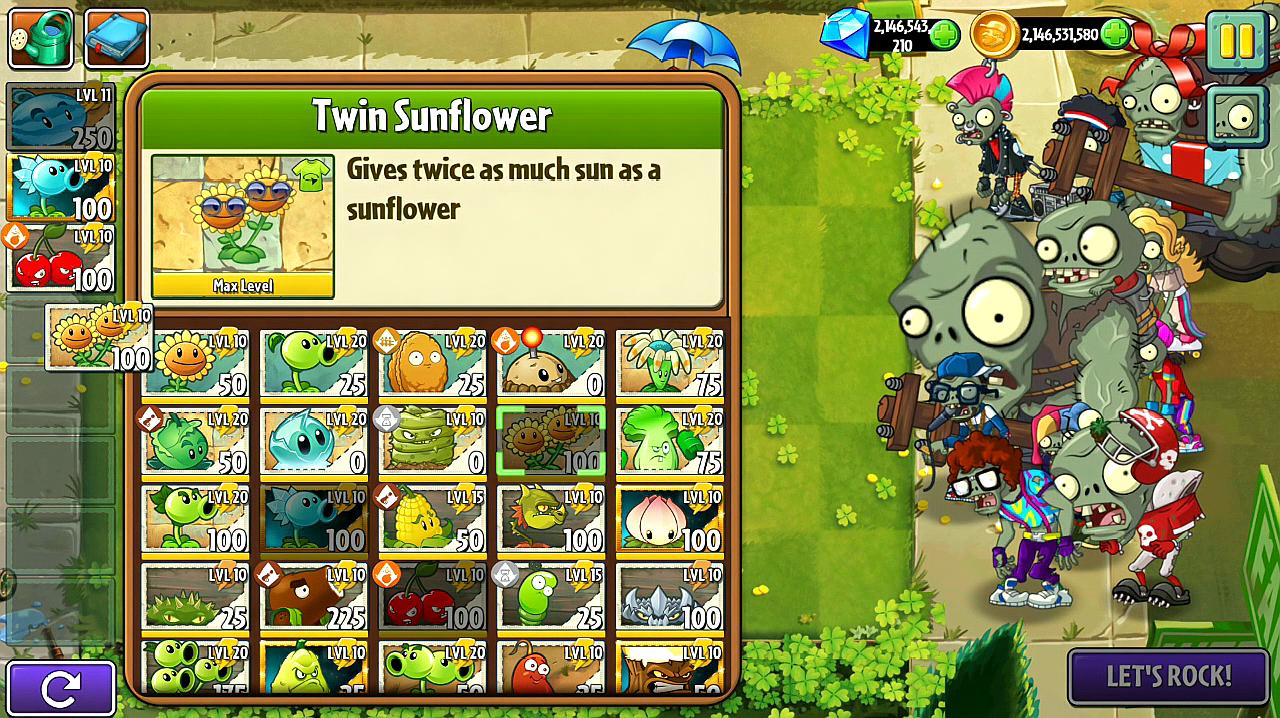Start the level with Let's Rock!
Viewport: 1280px width, 718px height.
(x=1168, y=677)
